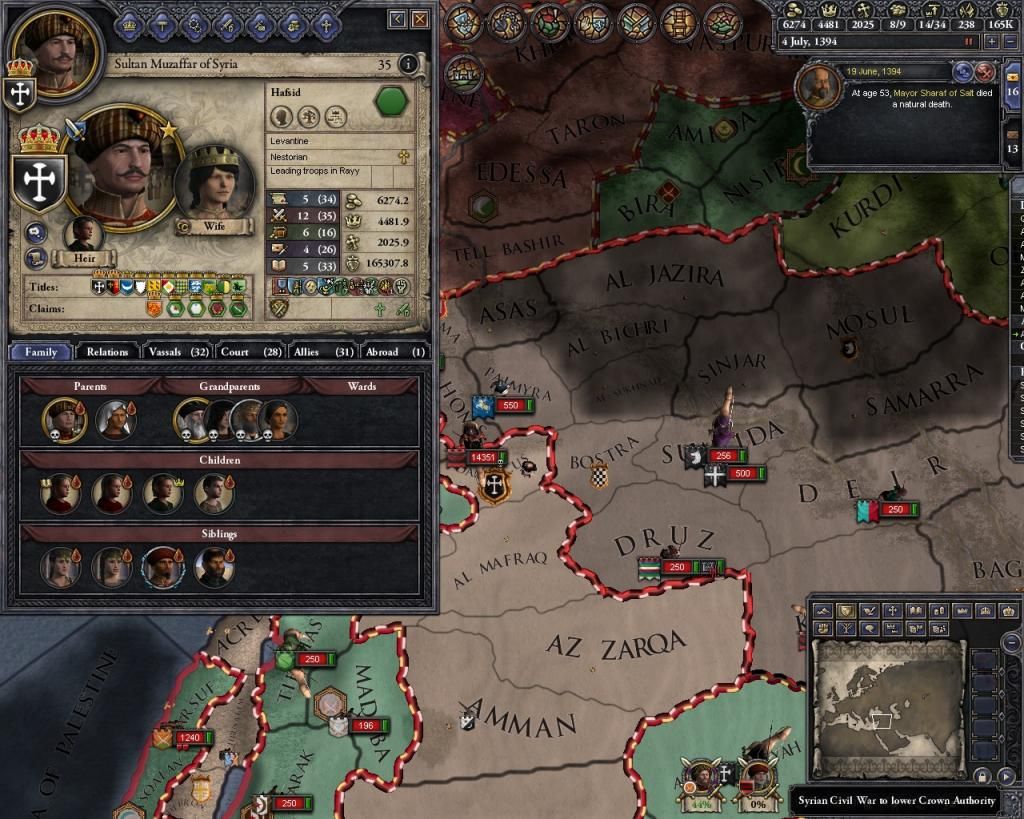1024x819 pixels.
Task: Toggle the padlock button below the minimap
Action: pyautogui.click(x=982, y=777)
